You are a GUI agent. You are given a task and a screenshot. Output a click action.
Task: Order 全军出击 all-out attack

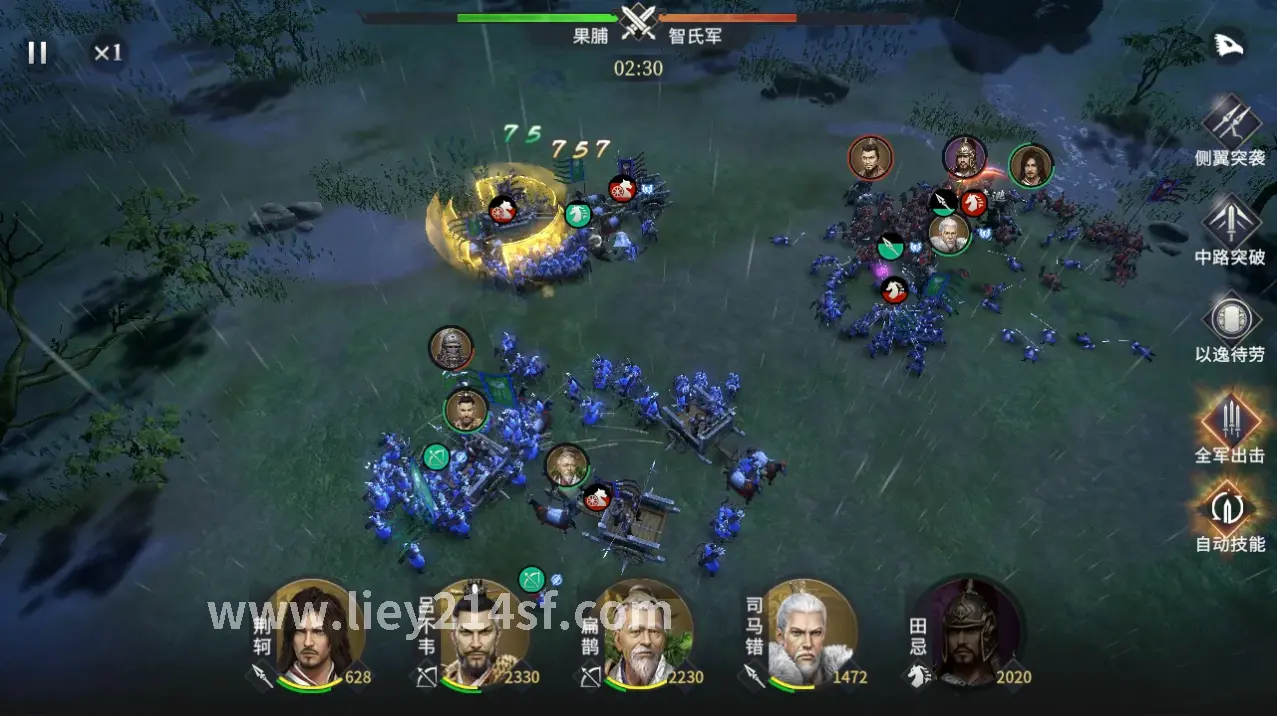coord(1230,419)
